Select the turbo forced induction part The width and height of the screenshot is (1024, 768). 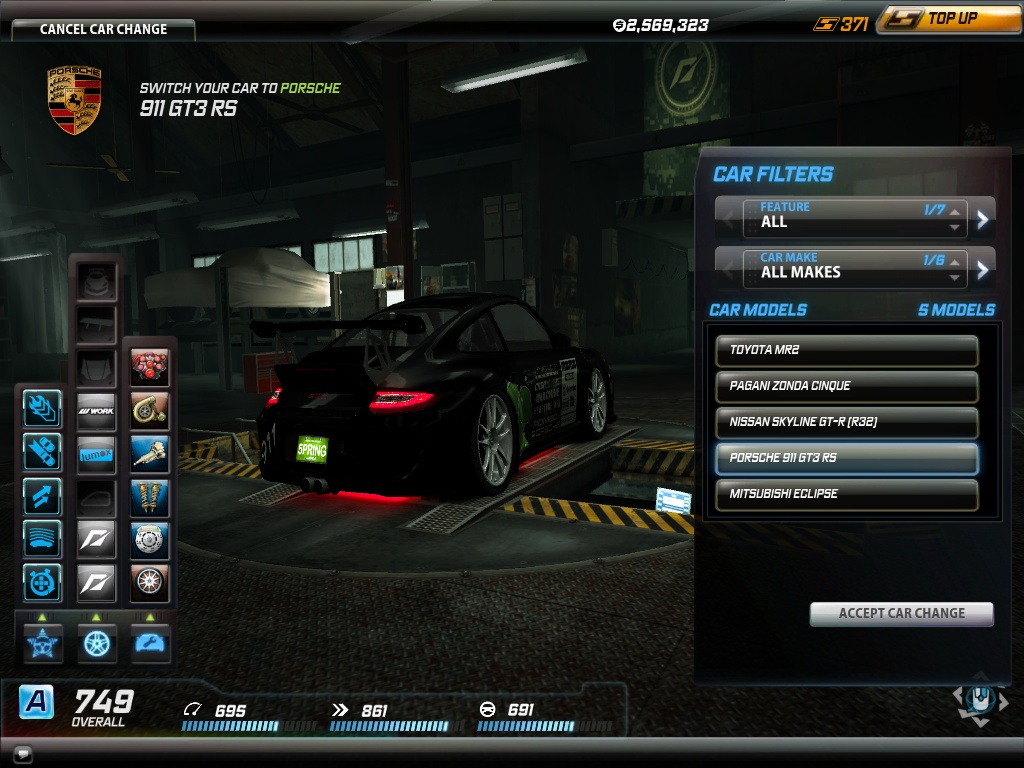coord(150,411)
